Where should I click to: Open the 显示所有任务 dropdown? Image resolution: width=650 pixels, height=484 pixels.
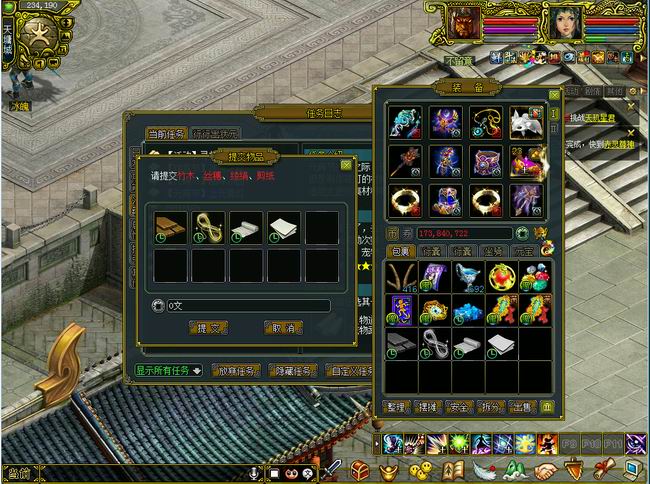tap(168, 370)
